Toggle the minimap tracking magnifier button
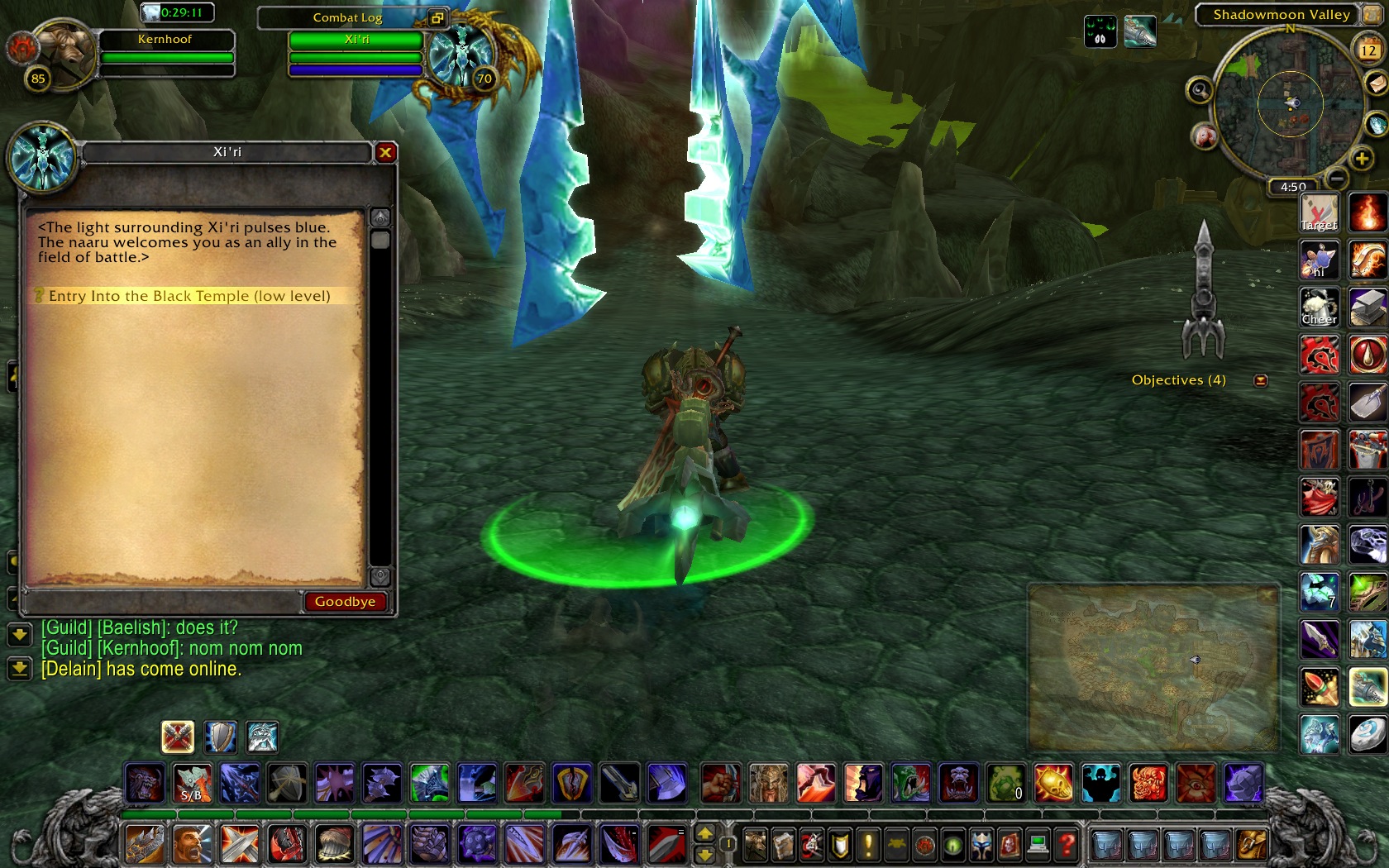 click(x=1199, y=89)
